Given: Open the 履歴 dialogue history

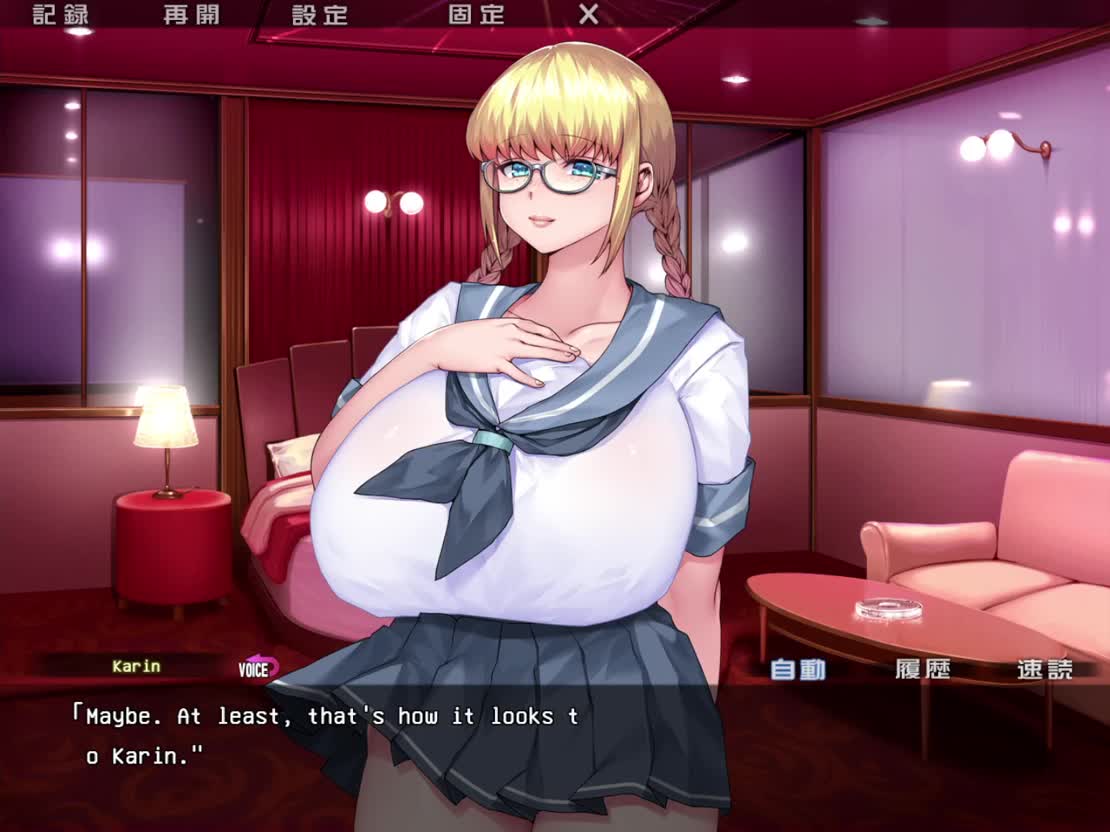Looking at the screenshot, I should click(922, 669).
